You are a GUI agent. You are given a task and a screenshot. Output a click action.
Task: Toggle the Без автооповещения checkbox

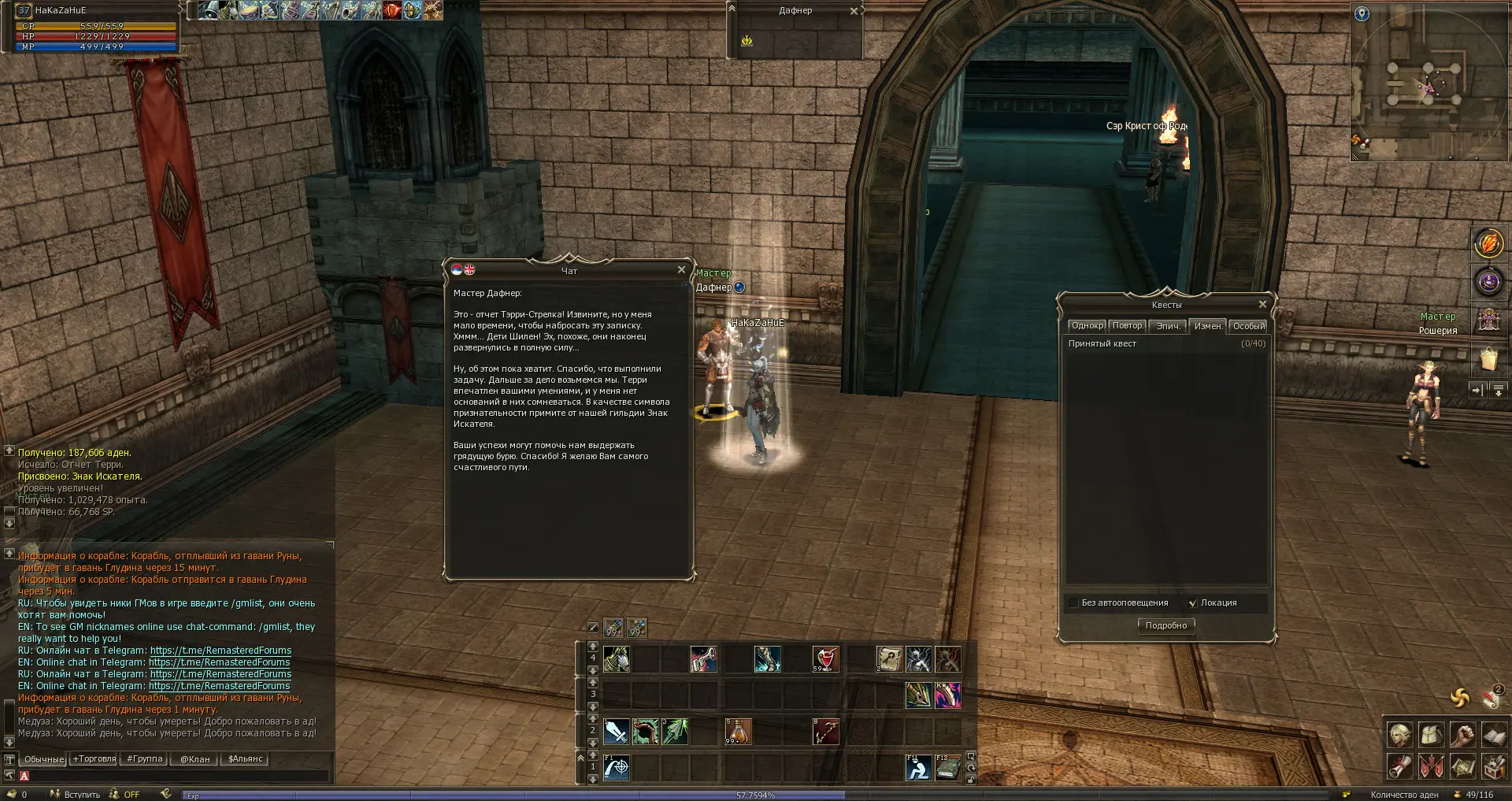[x=1073, y=603]
